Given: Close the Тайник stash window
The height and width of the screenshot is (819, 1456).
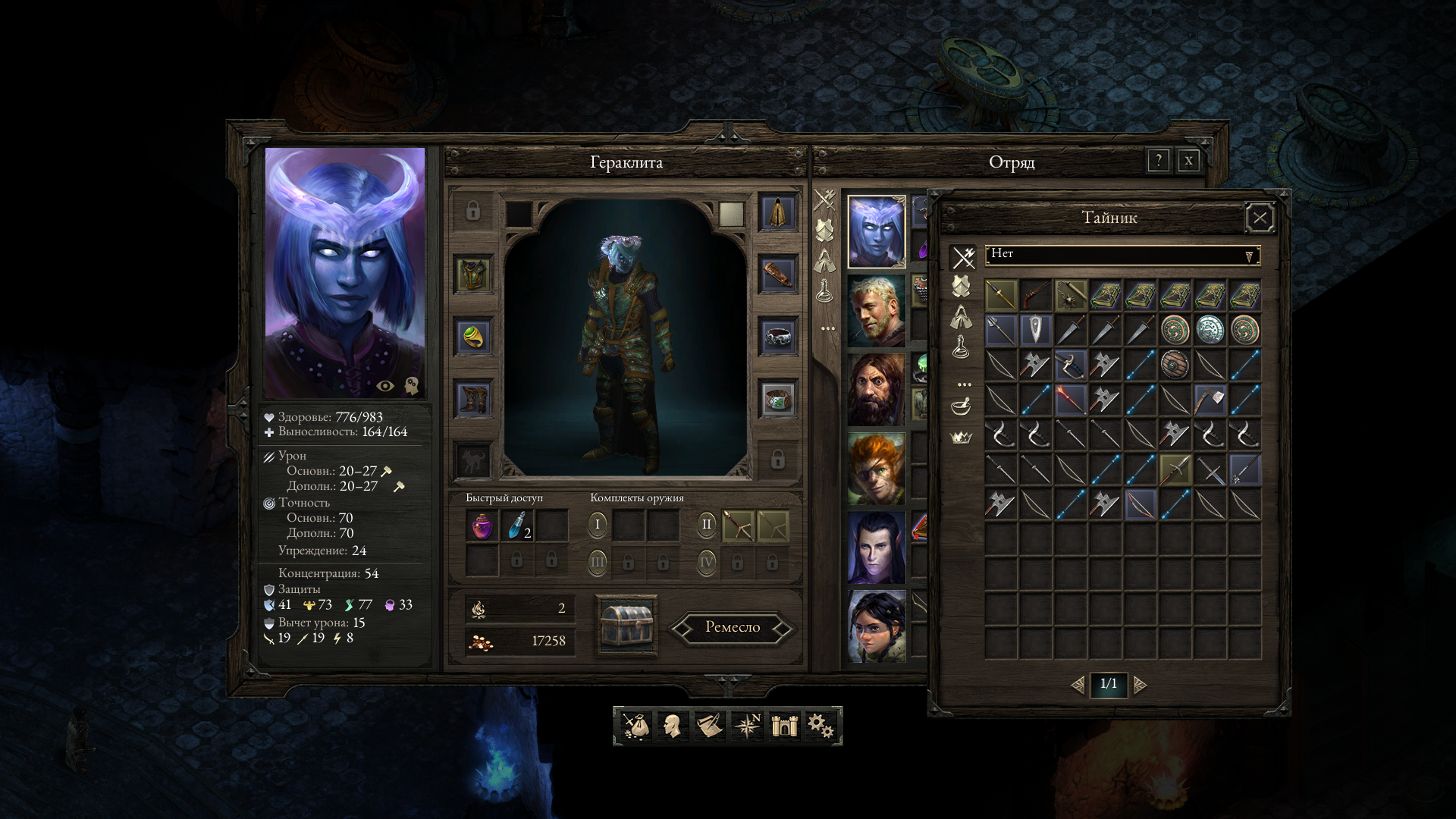Looking at the screenshot, I should pos(1260,219).
